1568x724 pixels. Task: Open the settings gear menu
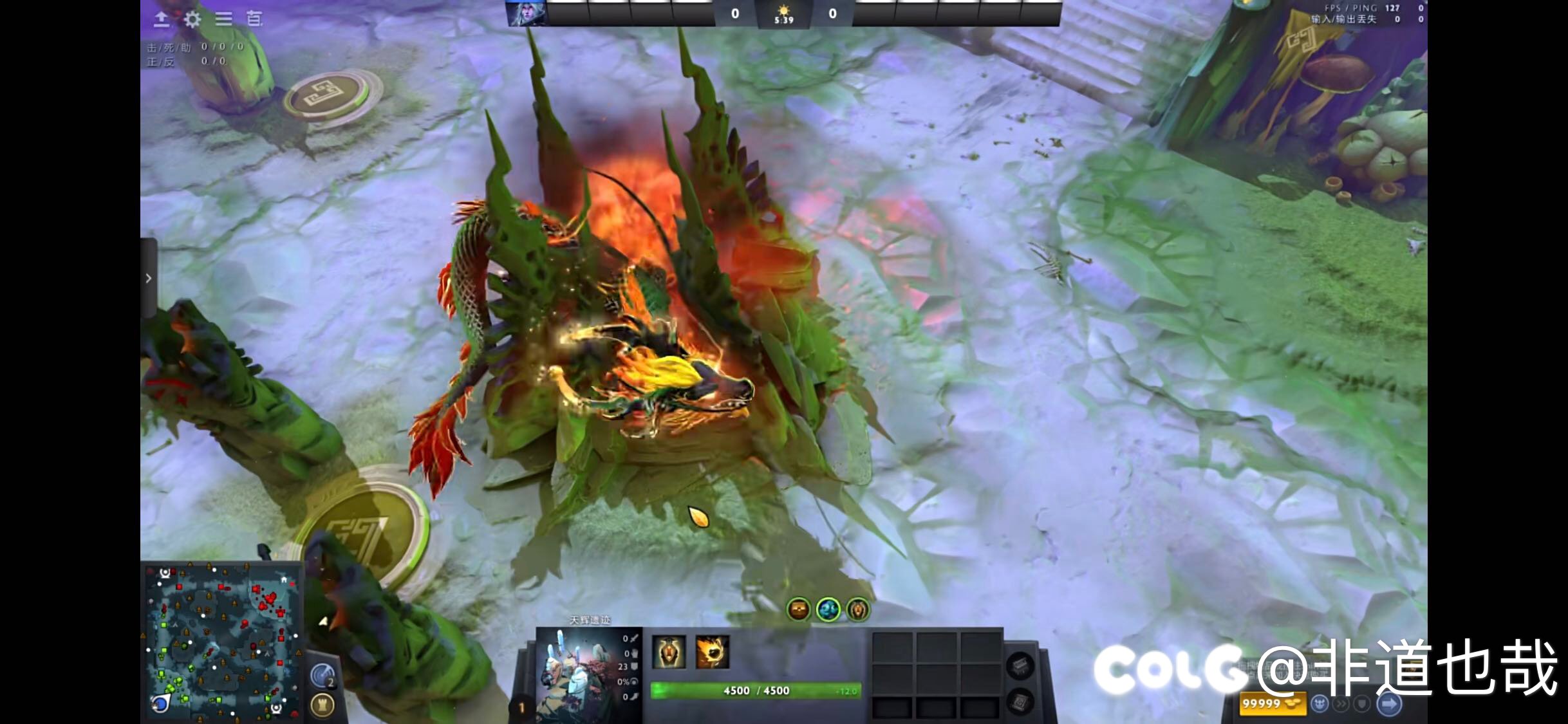click(192, 19)
